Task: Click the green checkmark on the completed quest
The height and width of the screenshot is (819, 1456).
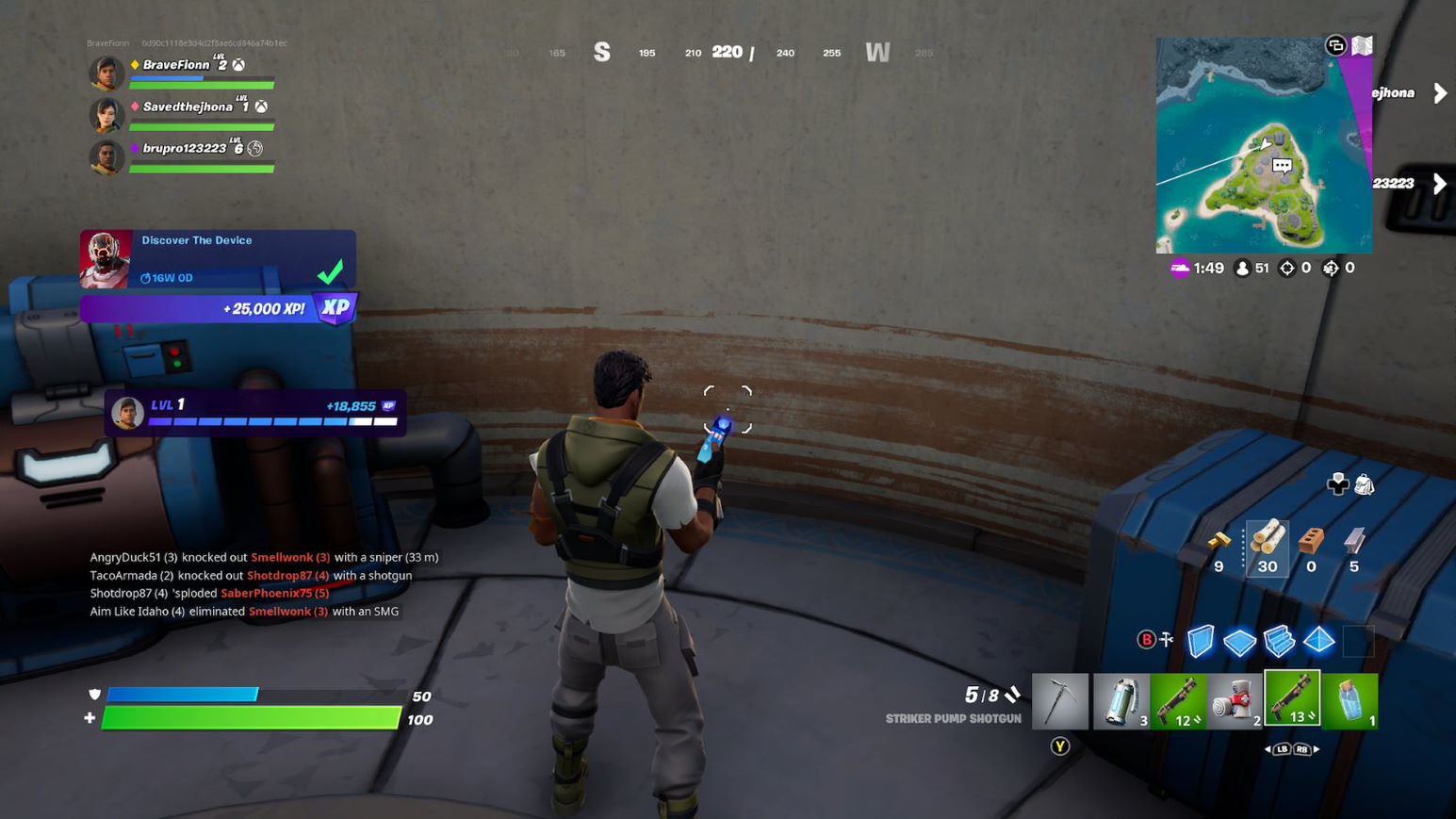Action: 330,272
